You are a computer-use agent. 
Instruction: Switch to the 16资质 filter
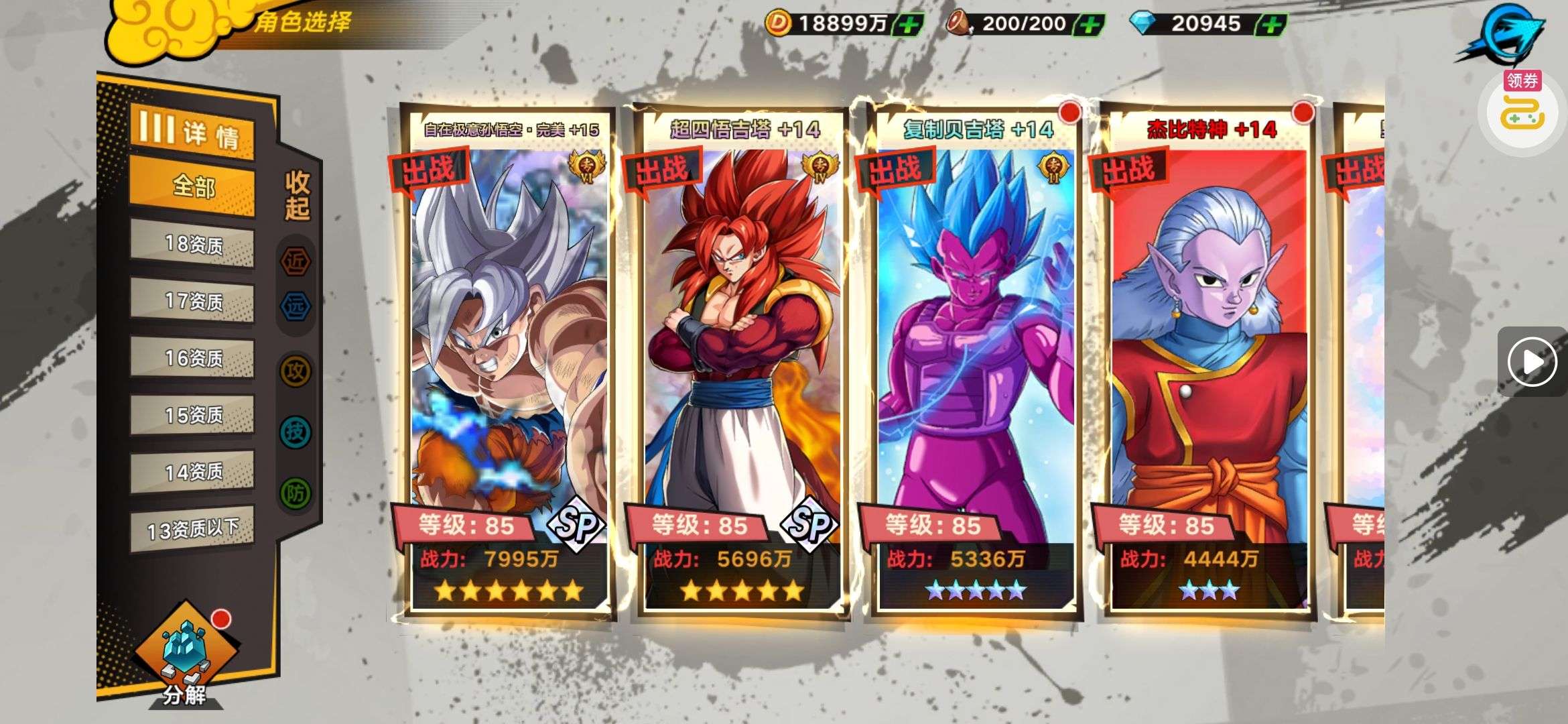(x=192, y=359)
